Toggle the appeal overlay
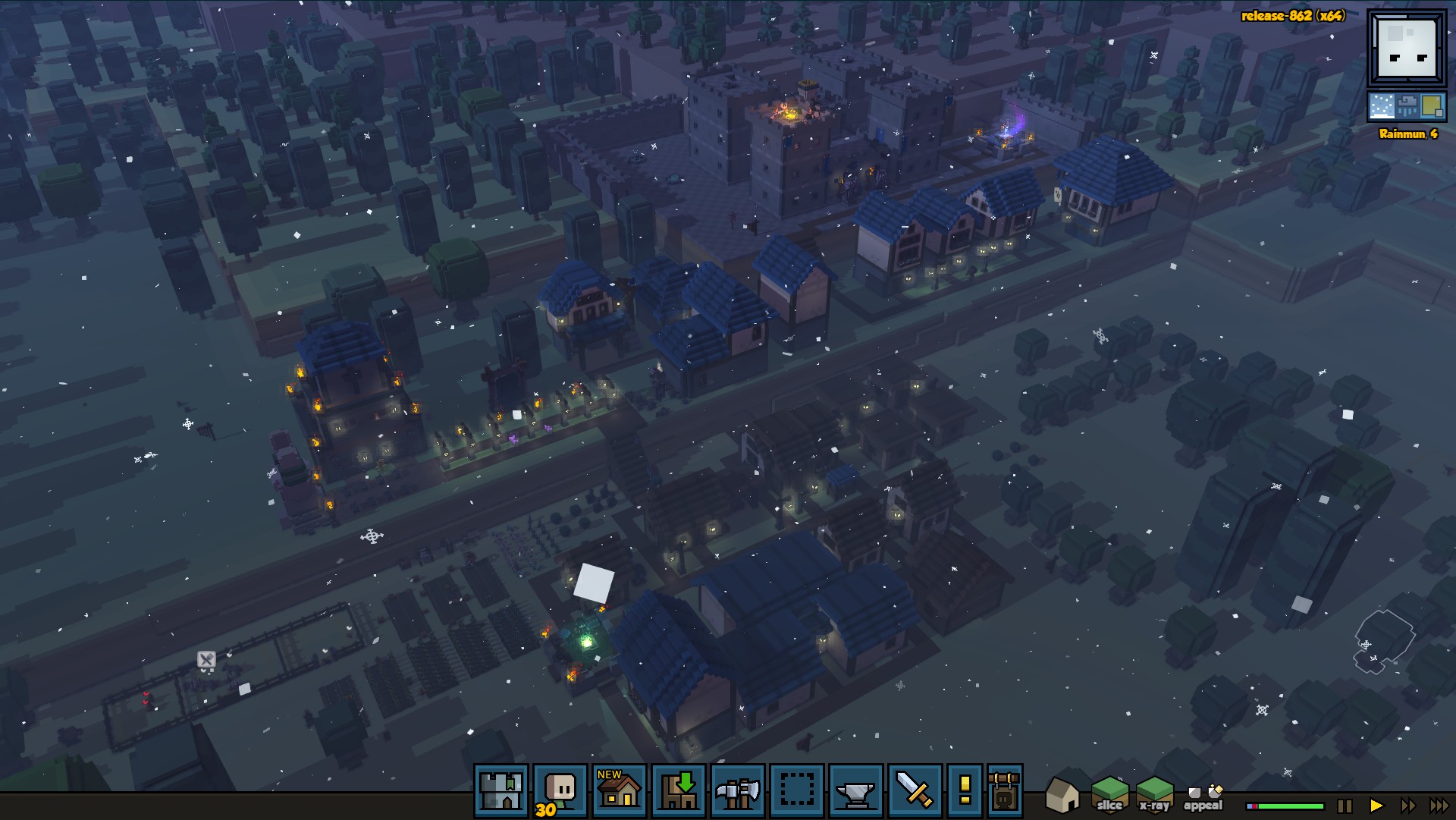 1203,798
